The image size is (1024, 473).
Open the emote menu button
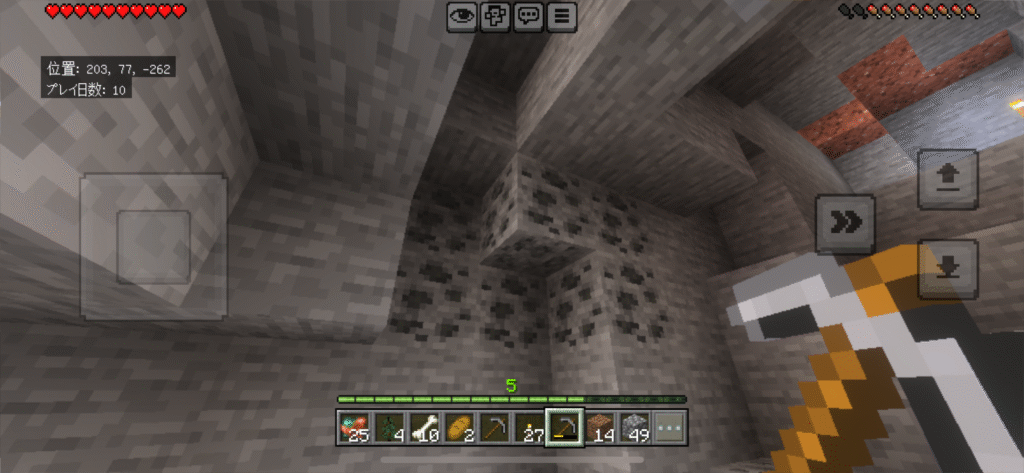pos(495,16)
